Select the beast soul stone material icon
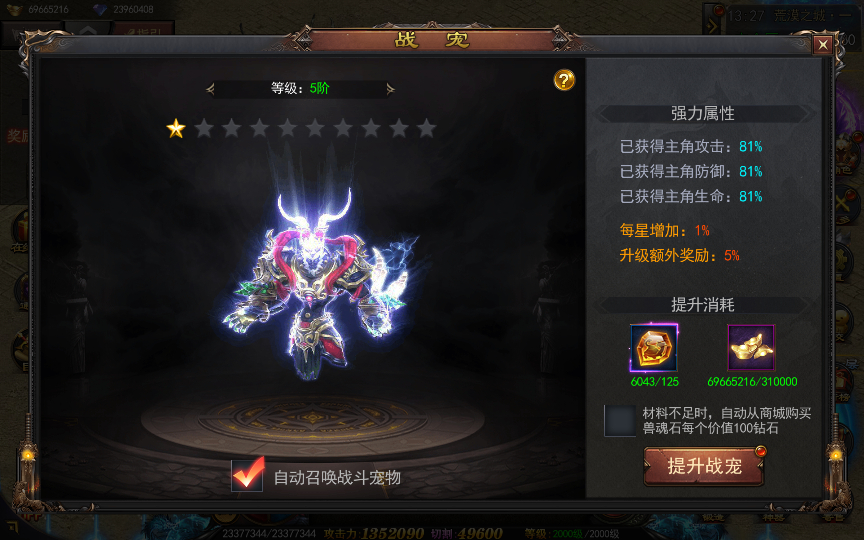This screenshot has width=864, height=540. (x=654, y=349)
